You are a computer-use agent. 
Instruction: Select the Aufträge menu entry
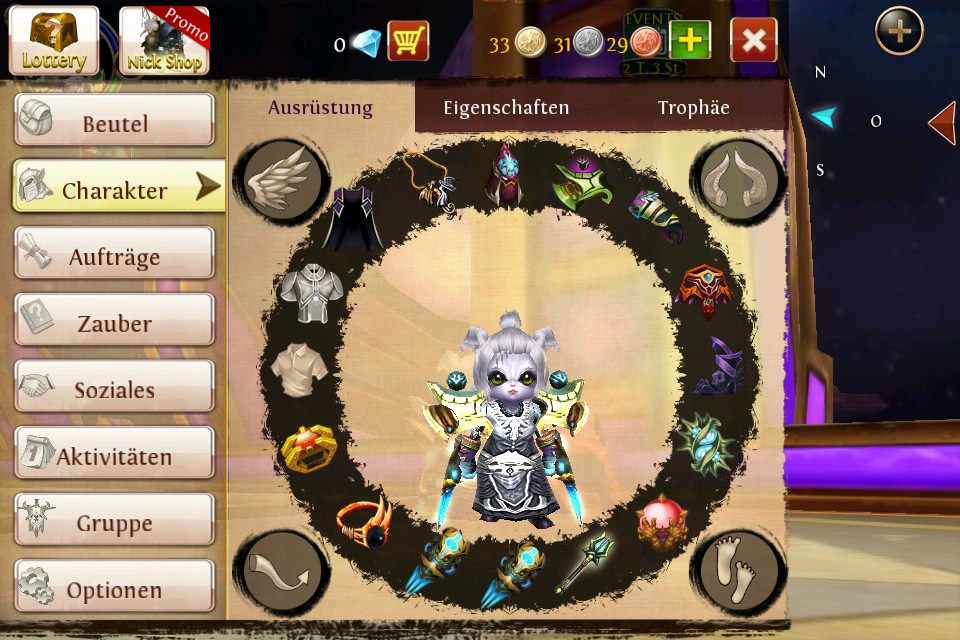(114, 256)
